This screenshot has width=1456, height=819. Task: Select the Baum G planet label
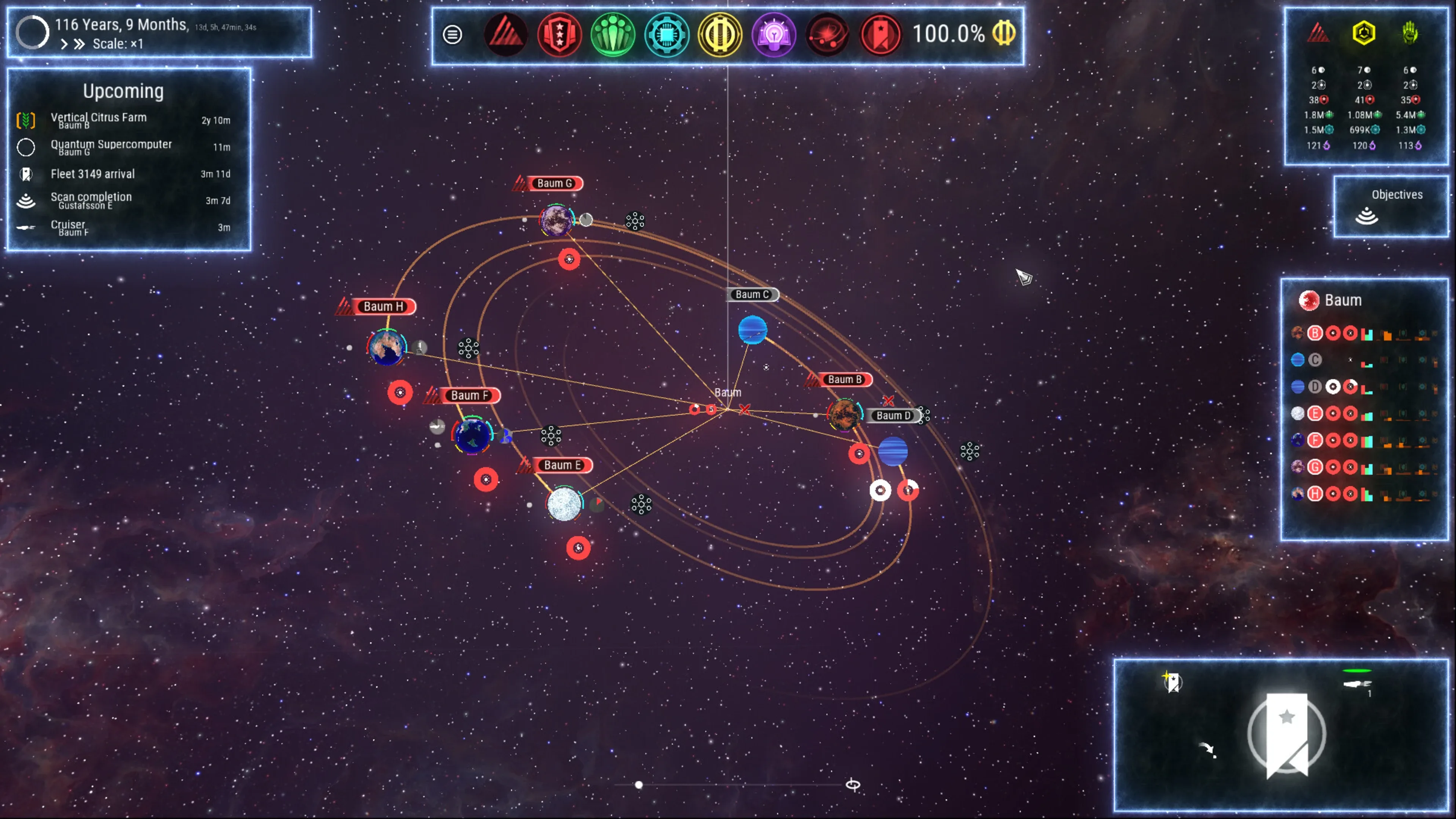tap(554, 183)
